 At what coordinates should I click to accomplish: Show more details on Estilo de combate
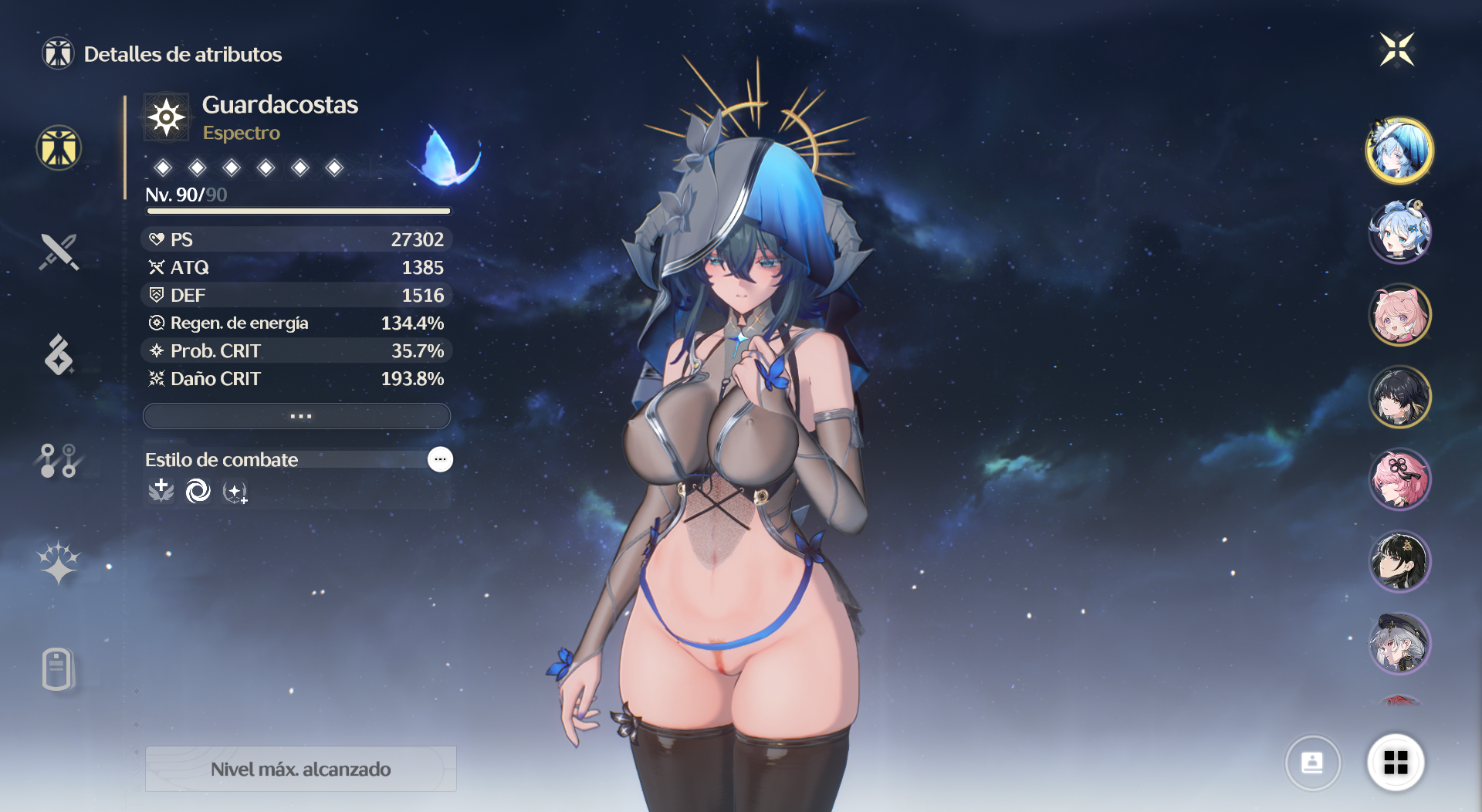point(440,459)
